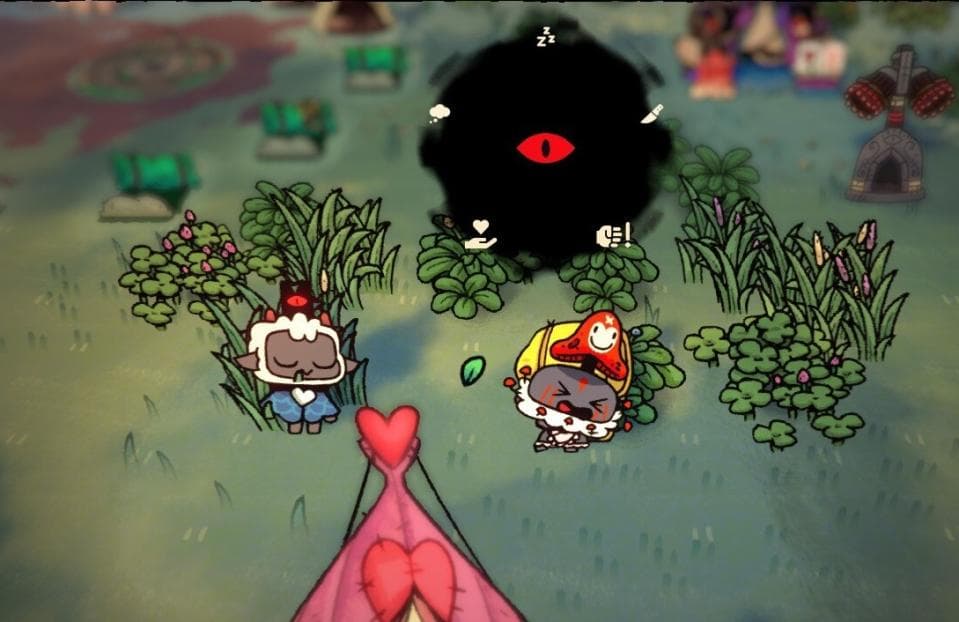Choose the thought cloud icon
The height and width of the screenshot is (622, 959).
(439, 113)
